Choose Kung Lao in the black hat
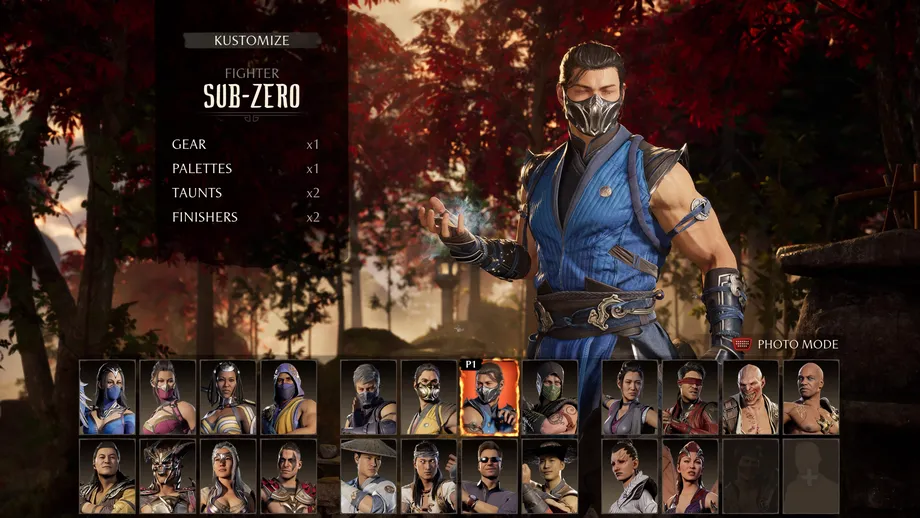 point(549,476)
